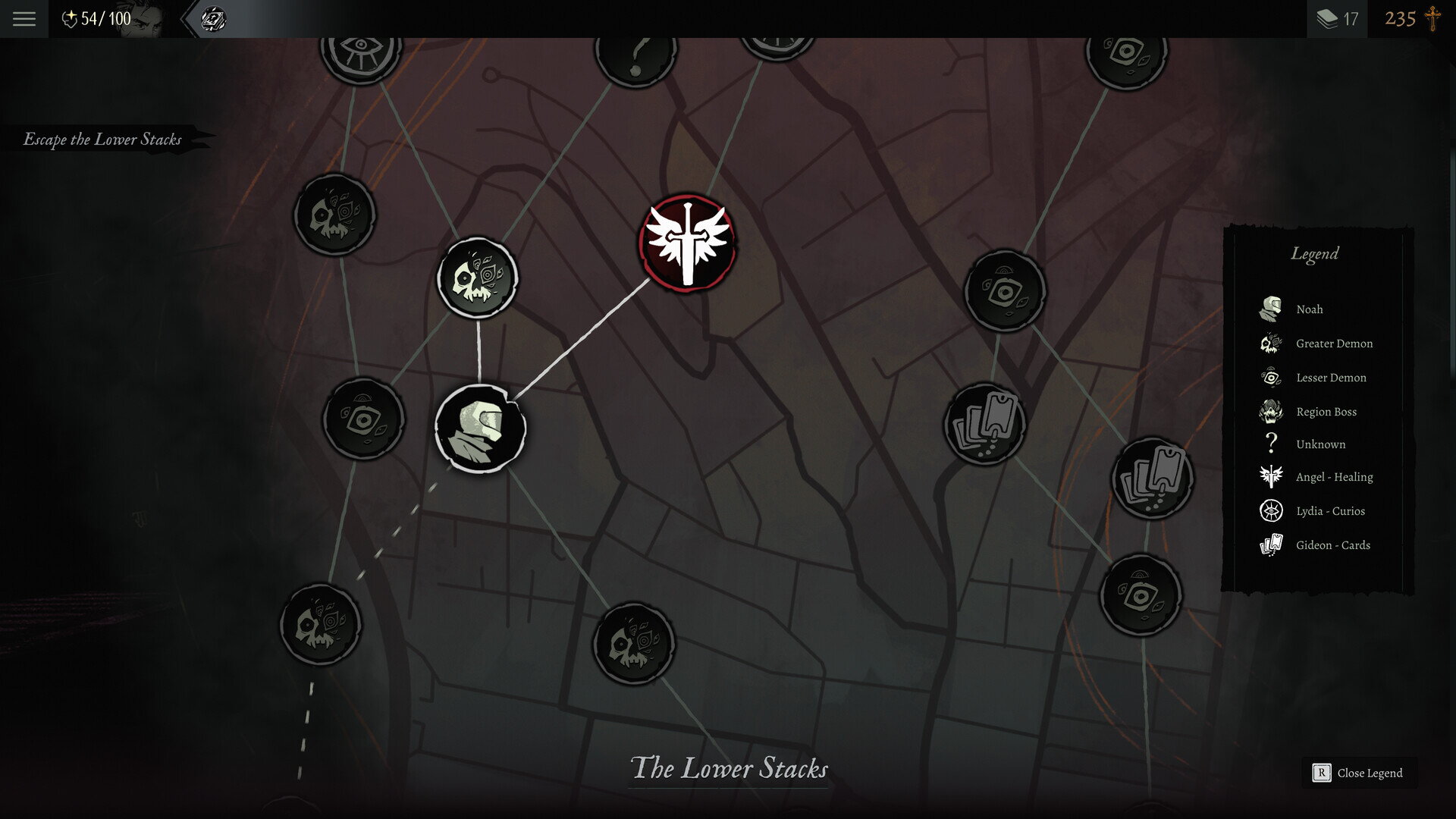Viewport: 1456px width, 819px height.
Task: Travel to the red Angel healing node
Action: pos(687,243)
